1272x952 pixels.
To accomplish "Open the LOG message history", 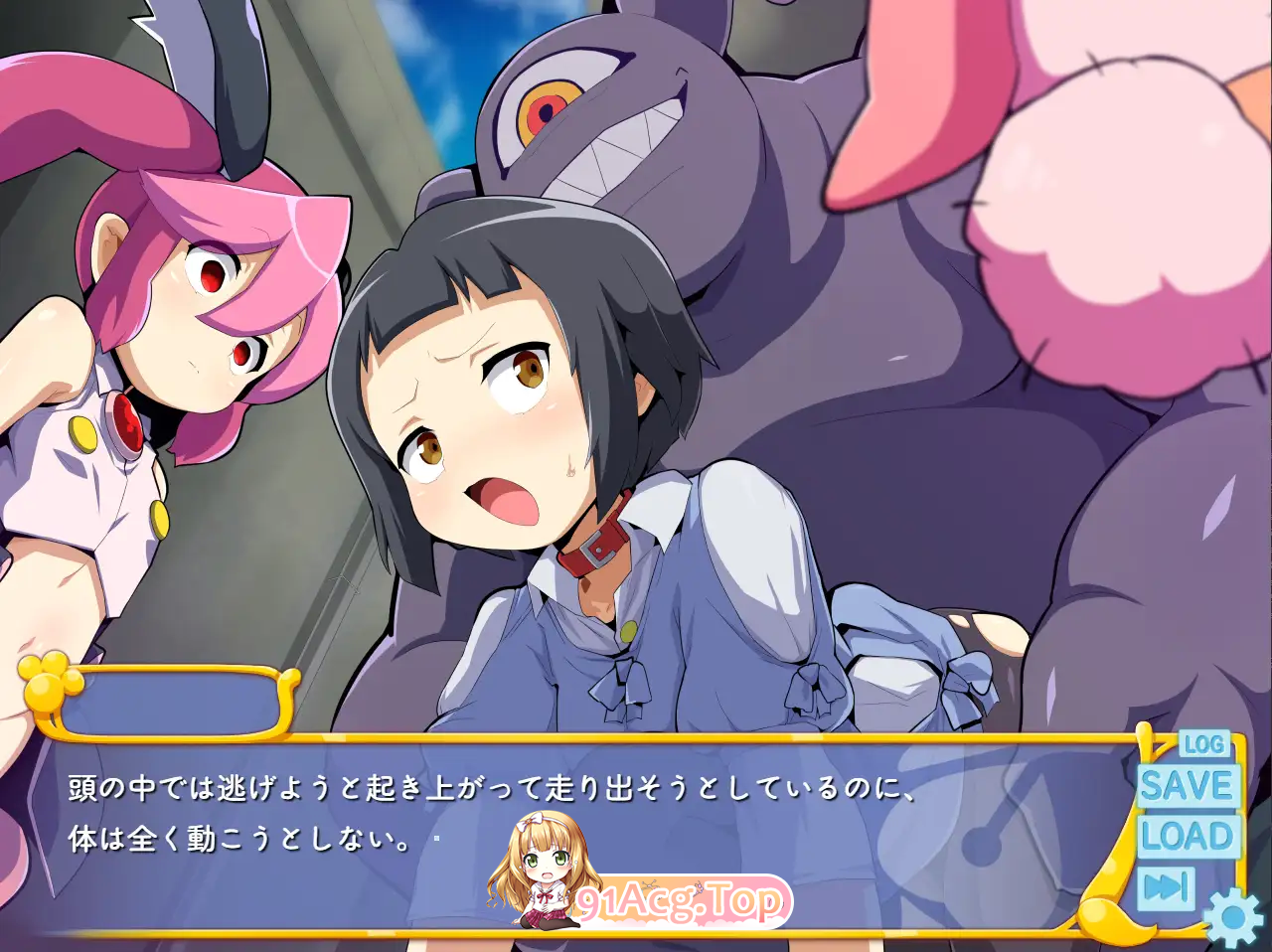I will [1202, 742].
